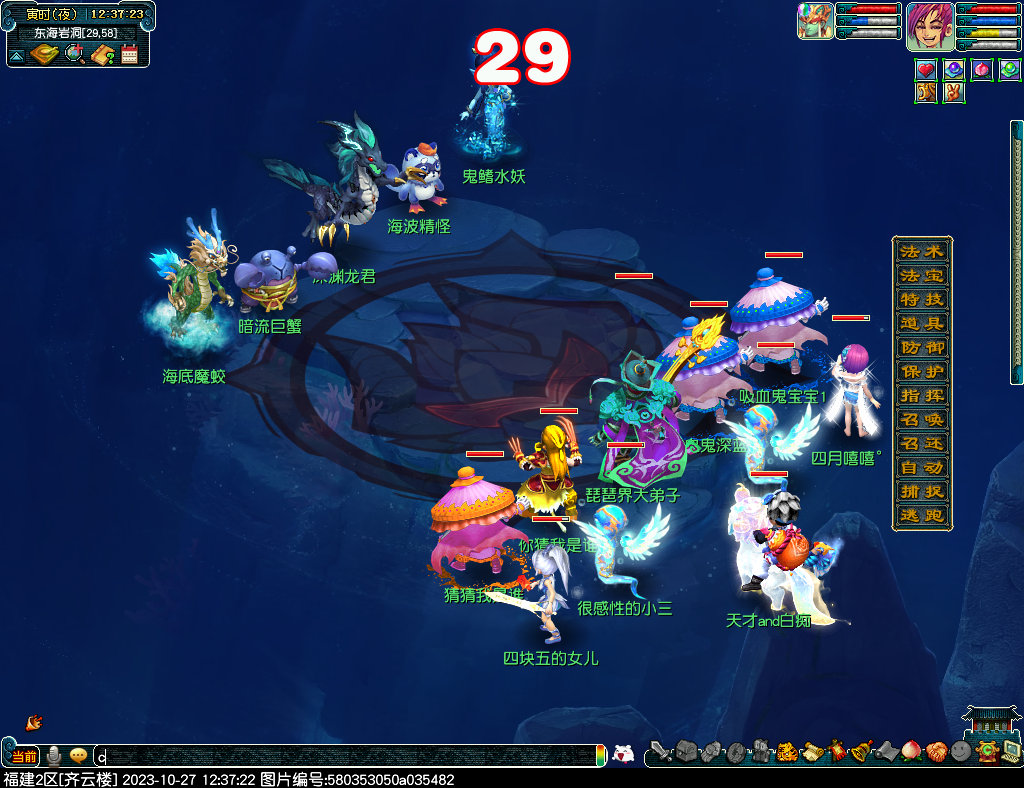This screenshot has height=788, width=1024.
Task: Click the 逃跑 flee button
Action: point(921,515)
